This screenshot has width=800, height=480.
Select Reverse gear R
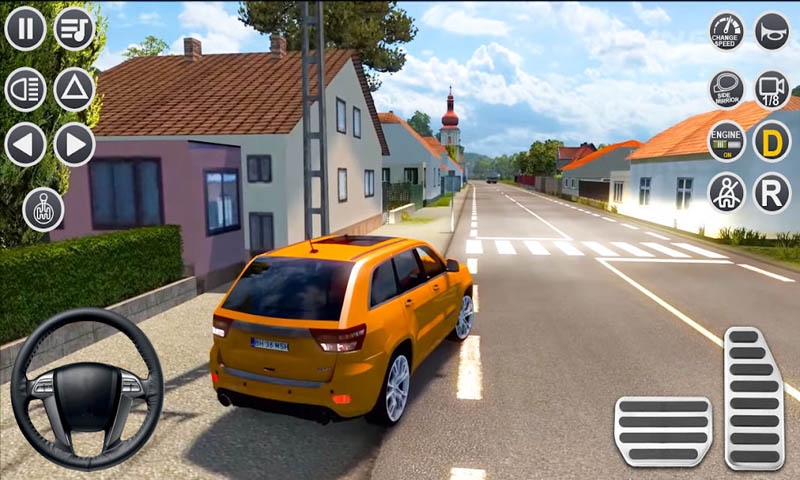(x=771, y=192)
